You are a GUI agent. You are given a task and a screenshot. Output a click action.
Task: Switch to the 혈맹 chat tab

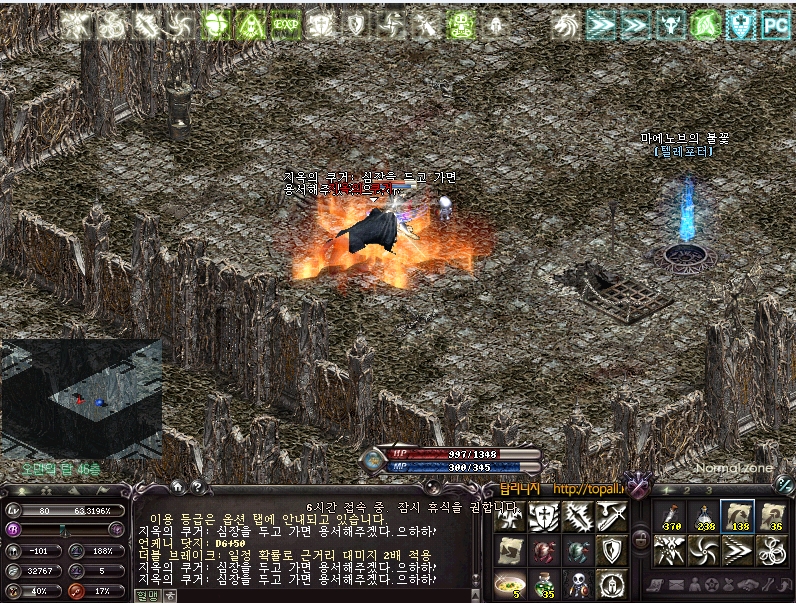(146, 595)
